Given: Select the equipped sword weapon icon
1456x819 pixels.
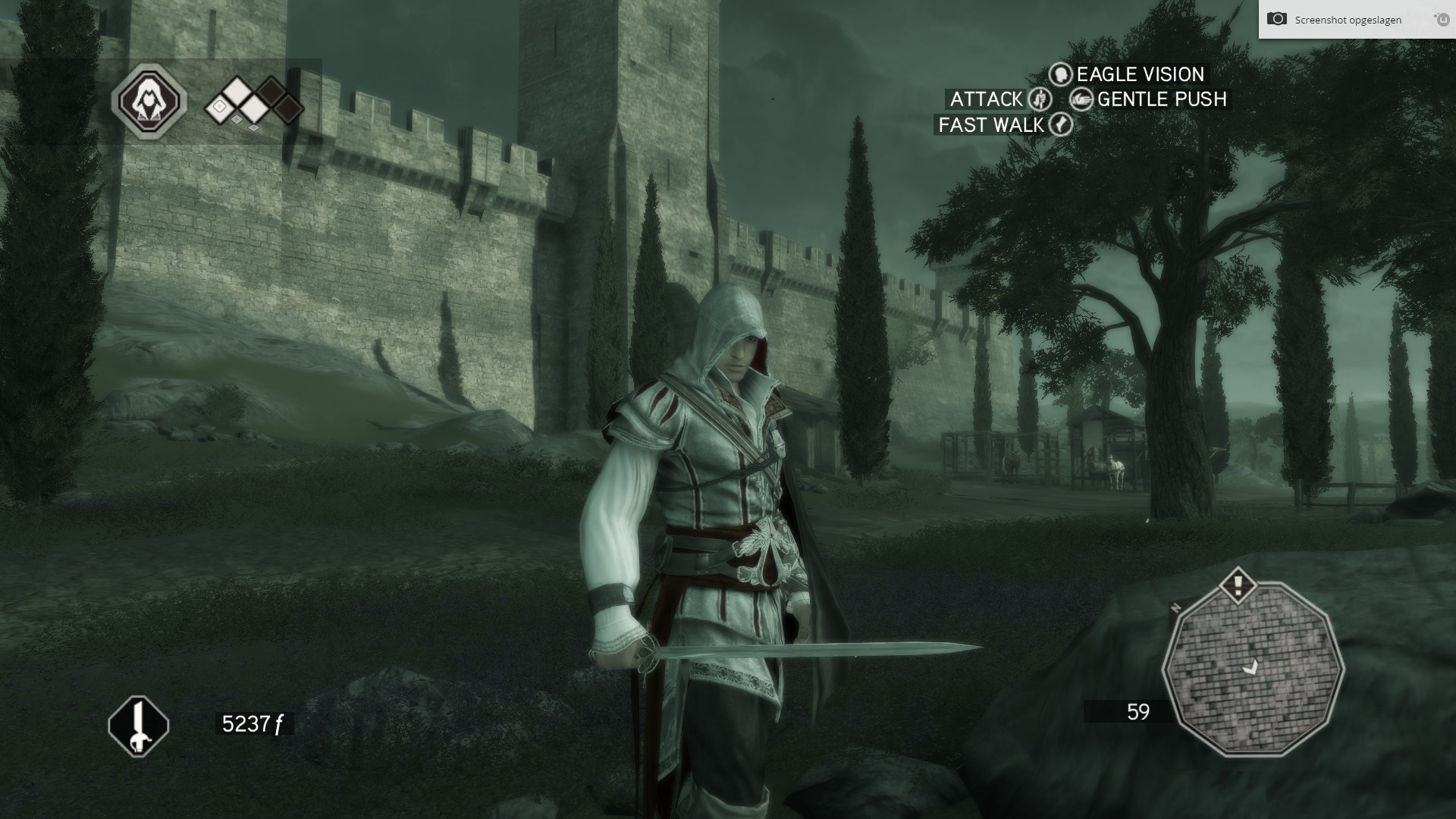Looking at the screenshot, I should tap(138, 726).
